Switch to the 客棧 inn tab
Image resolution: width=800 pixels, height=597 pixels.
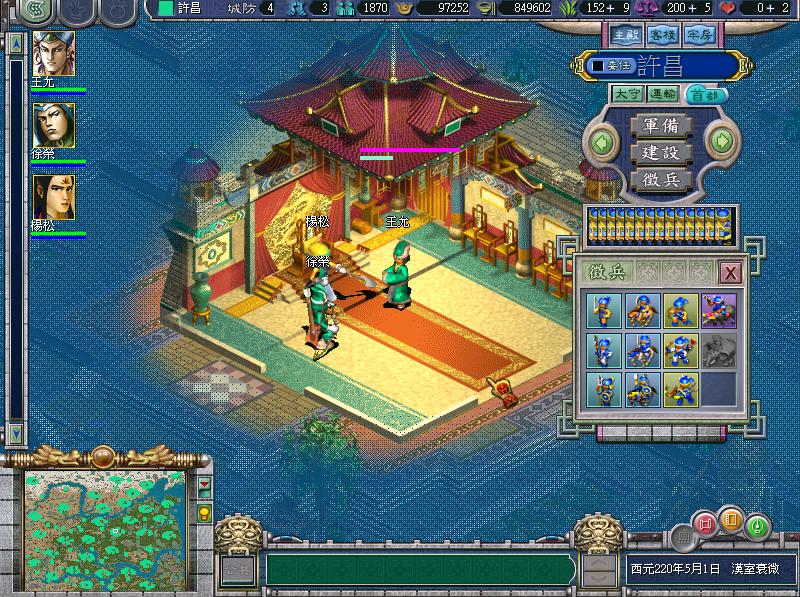[659, 34]
